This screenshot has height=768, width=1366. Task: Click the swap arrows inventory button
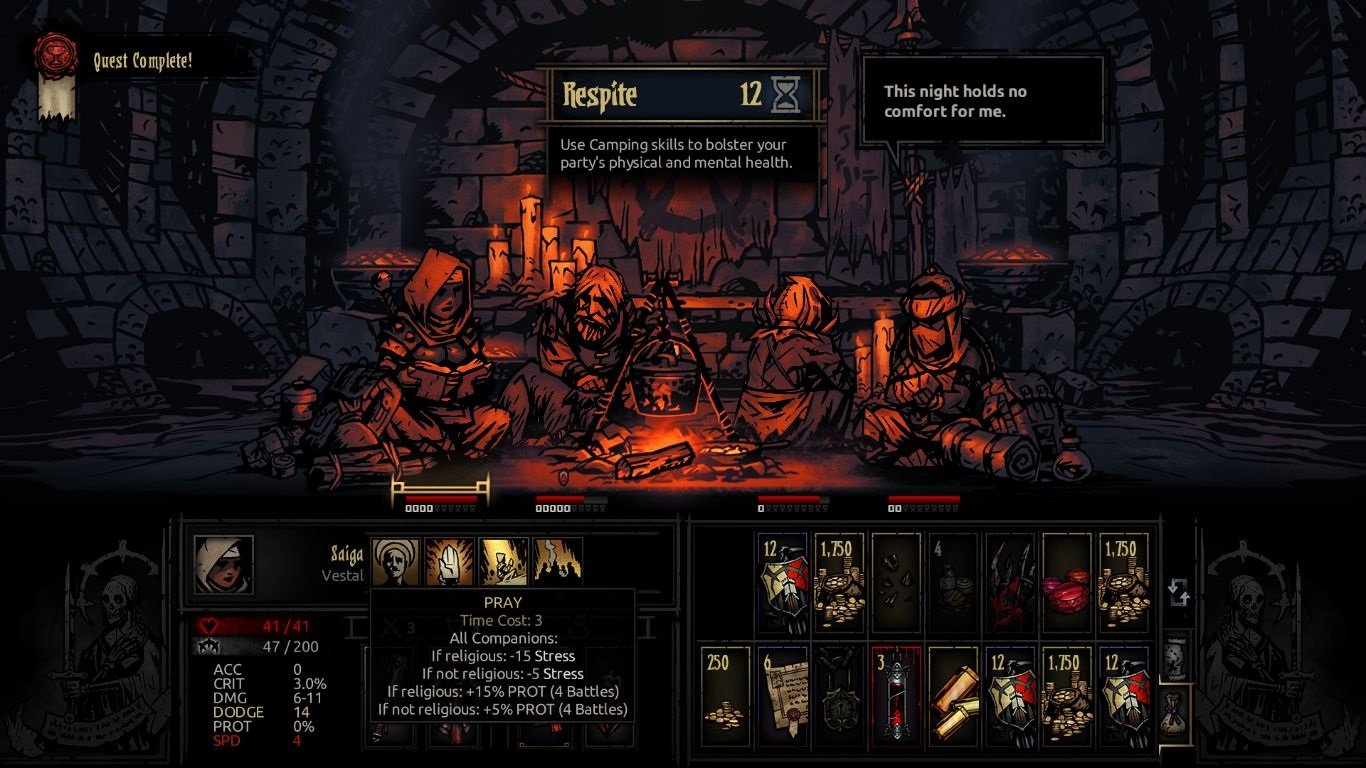tap(1178, 592)
